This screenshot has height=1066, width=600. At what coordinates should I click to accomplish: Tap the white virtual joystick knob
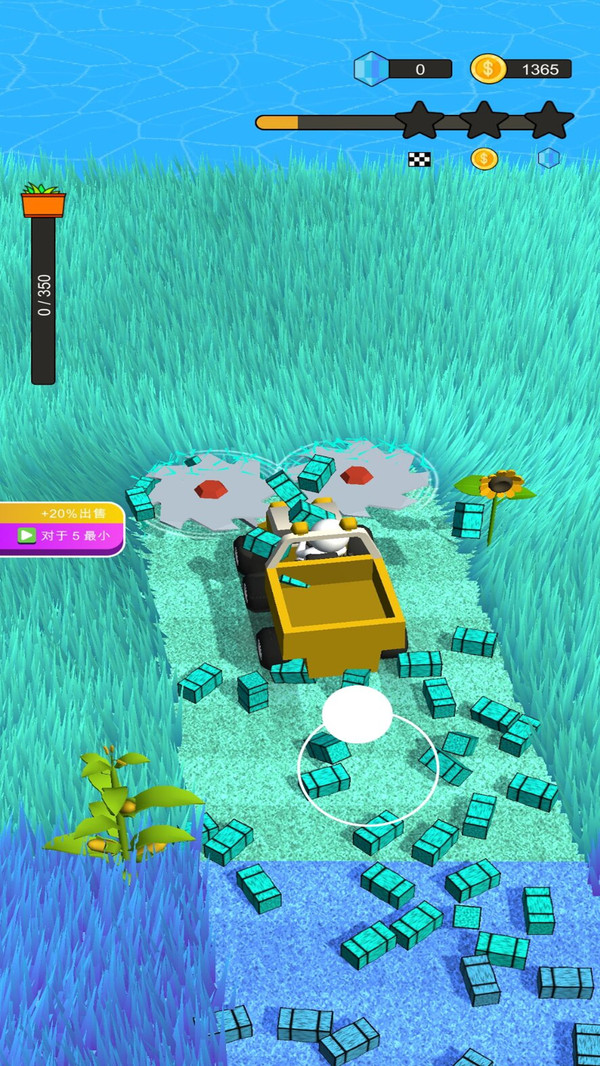(x=357, y=714)
